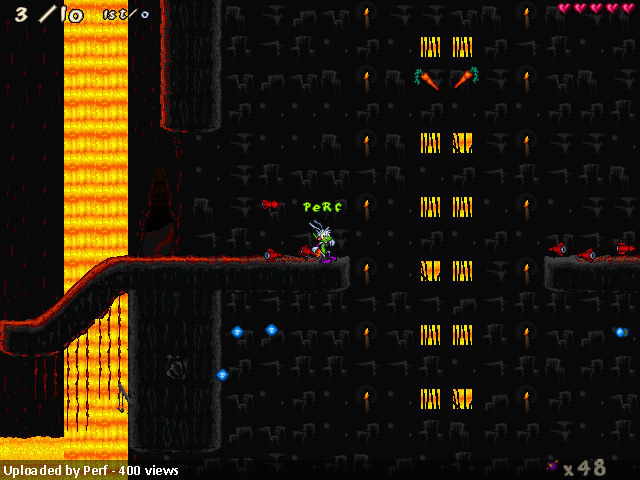Select the current weapon ammo icon
The height and width of the screenshot is (480, 640).
point(551,465)
